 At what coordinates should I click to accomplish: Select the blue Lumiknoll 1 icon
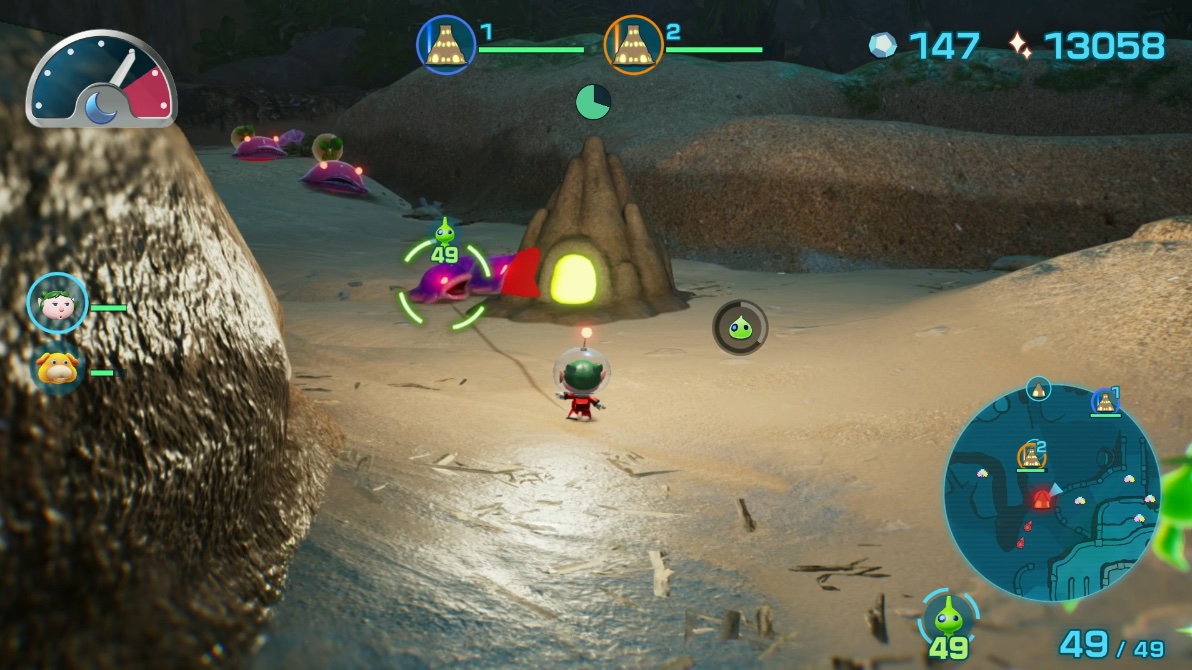[x=446, y=45]
